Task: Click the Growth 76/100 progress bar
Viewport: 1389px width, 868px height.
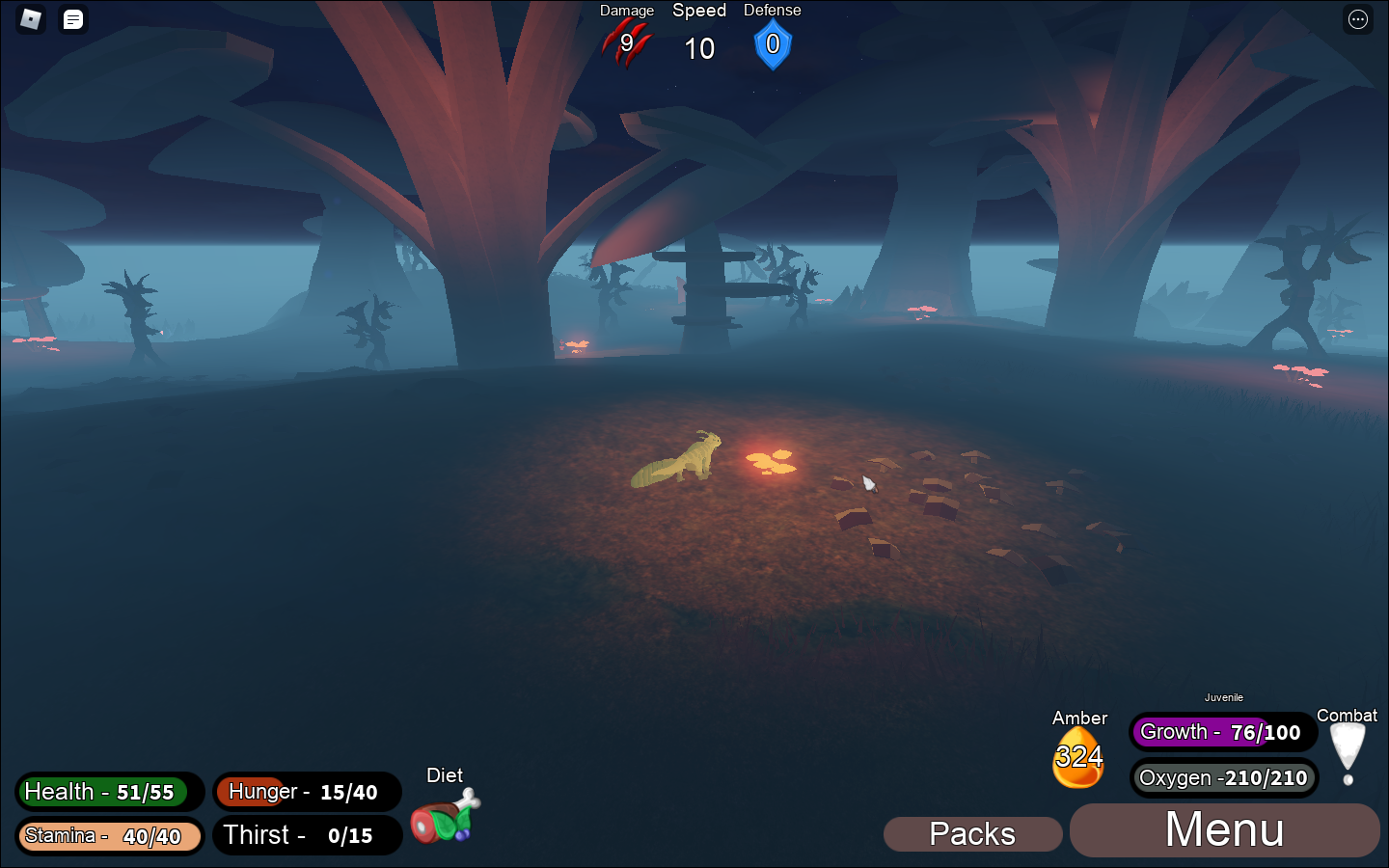Action: 1222,732
